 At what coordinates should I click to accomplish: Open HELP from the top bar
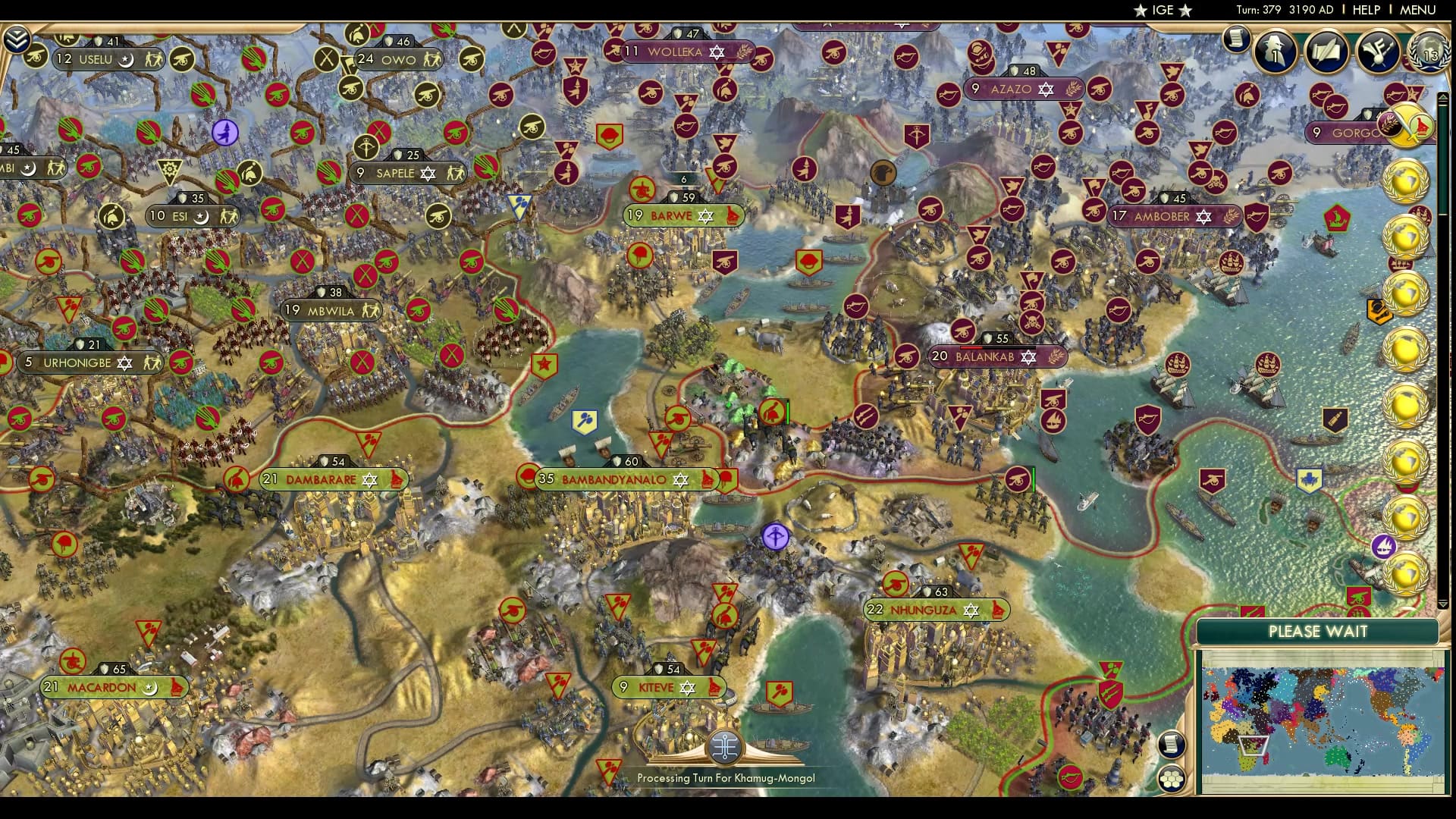tap(1365, 10)
